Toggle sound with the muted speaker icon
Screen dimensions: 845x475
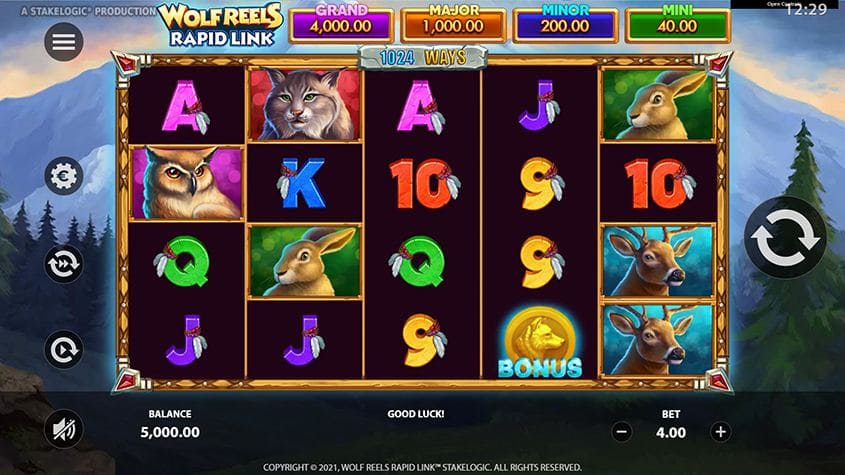point(64,430)
